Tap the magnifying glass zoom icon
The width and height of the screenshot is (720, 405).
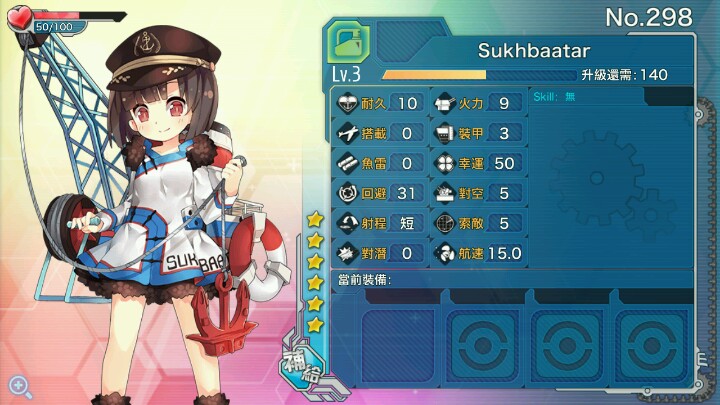coord(17,385)
